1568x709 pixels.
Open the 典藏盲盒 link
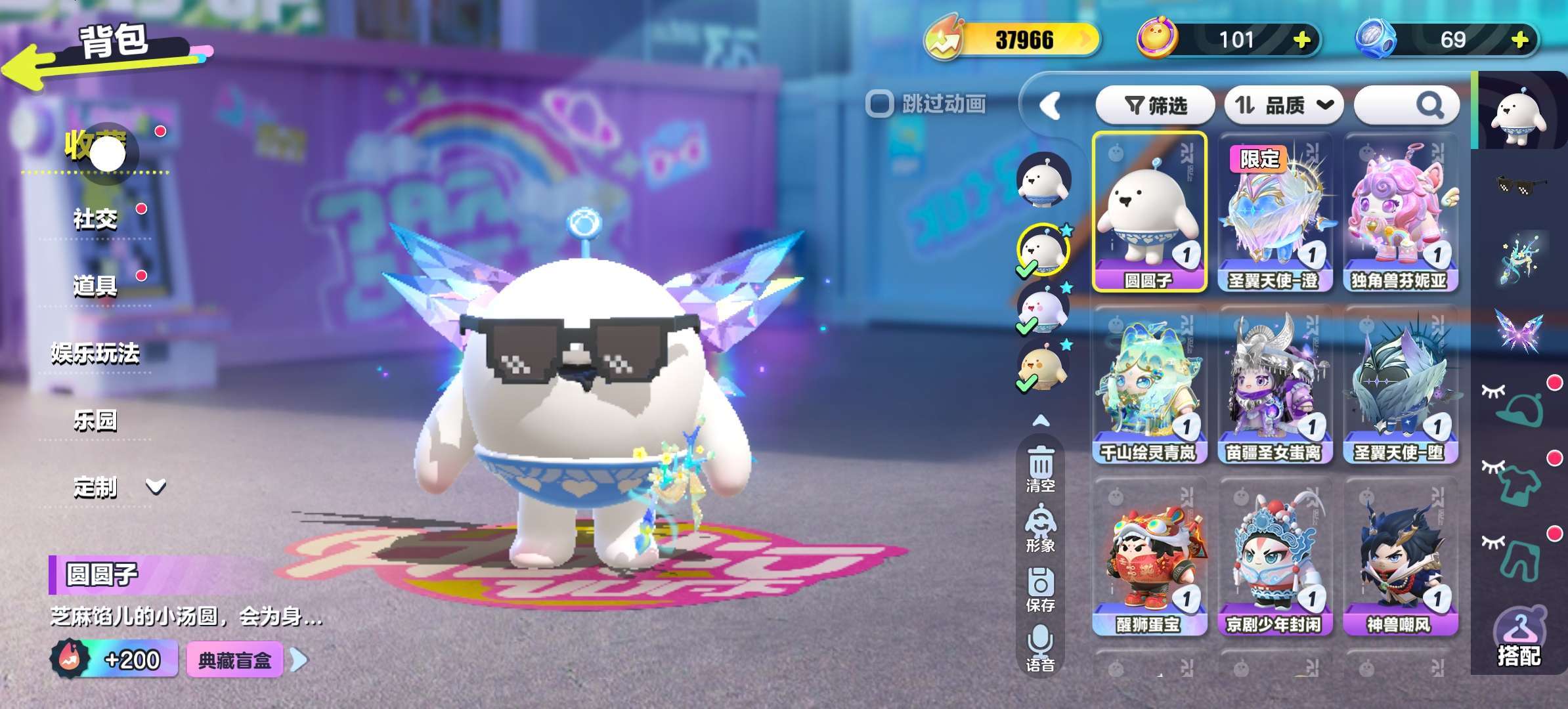[x=235, y=660]
